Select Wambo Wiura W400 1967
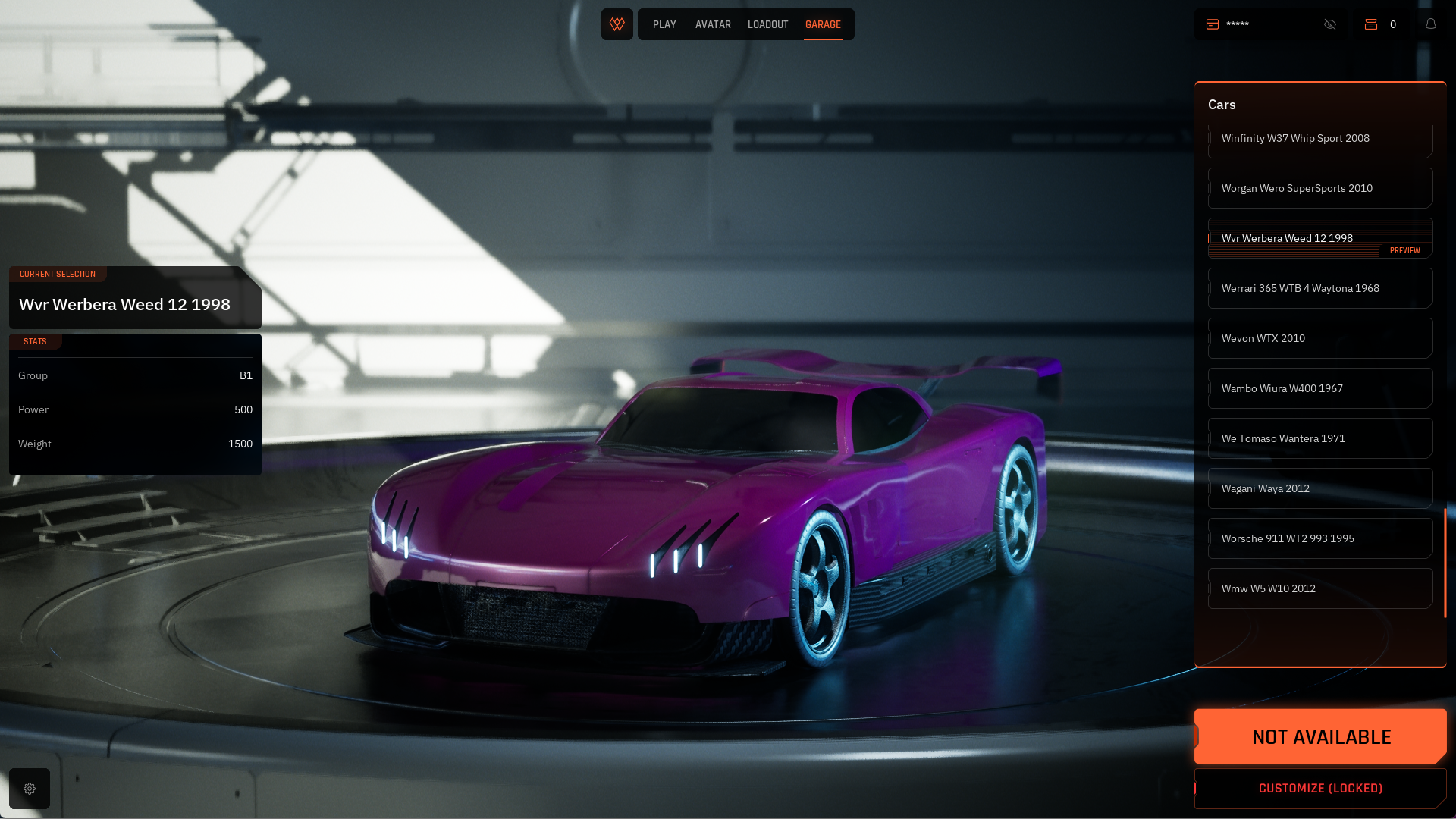The image size is (1456, 819). point(1319,388)
